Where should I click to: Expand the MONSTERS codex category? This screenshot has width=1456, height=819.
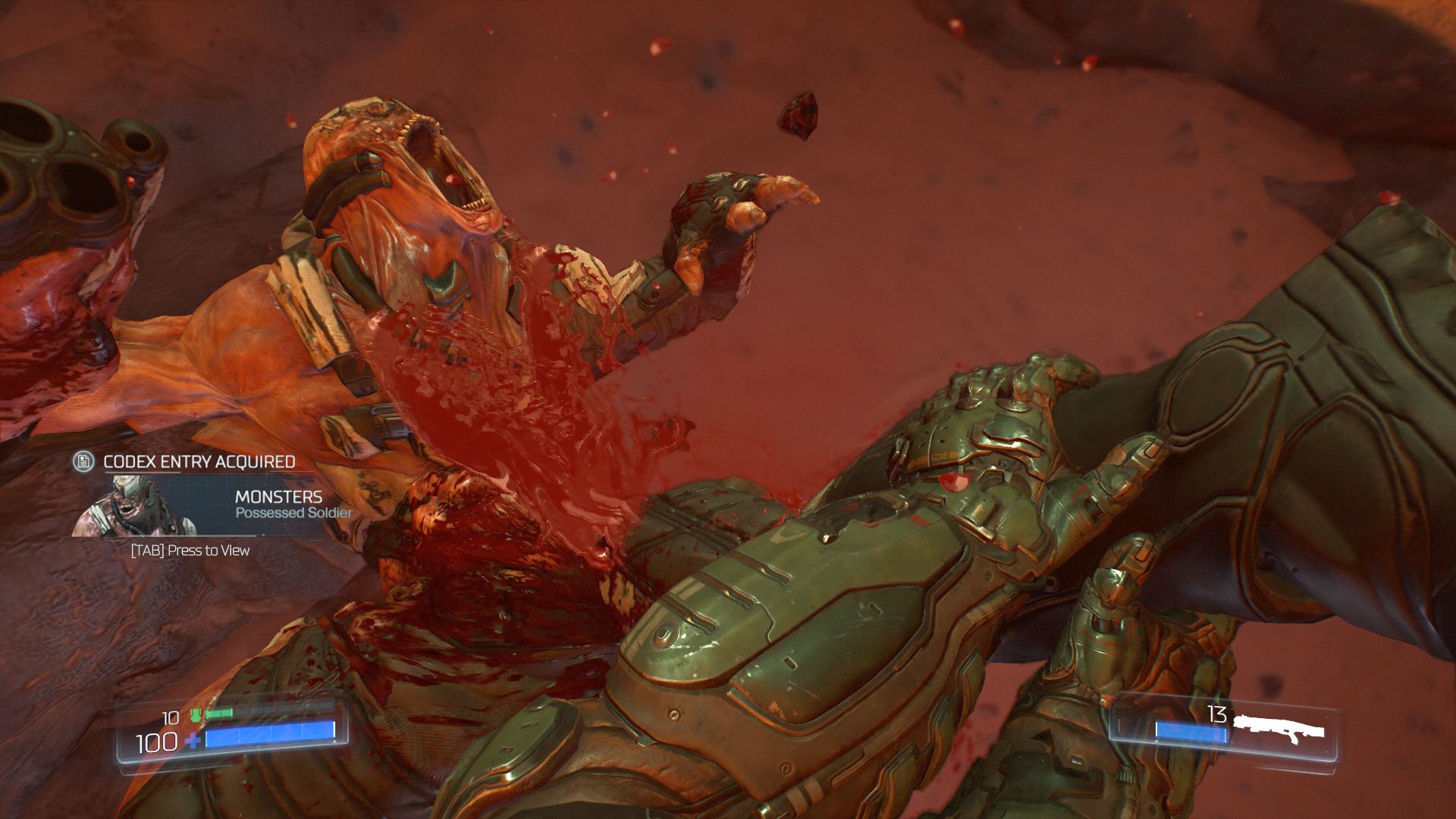[x=280, y=497]
